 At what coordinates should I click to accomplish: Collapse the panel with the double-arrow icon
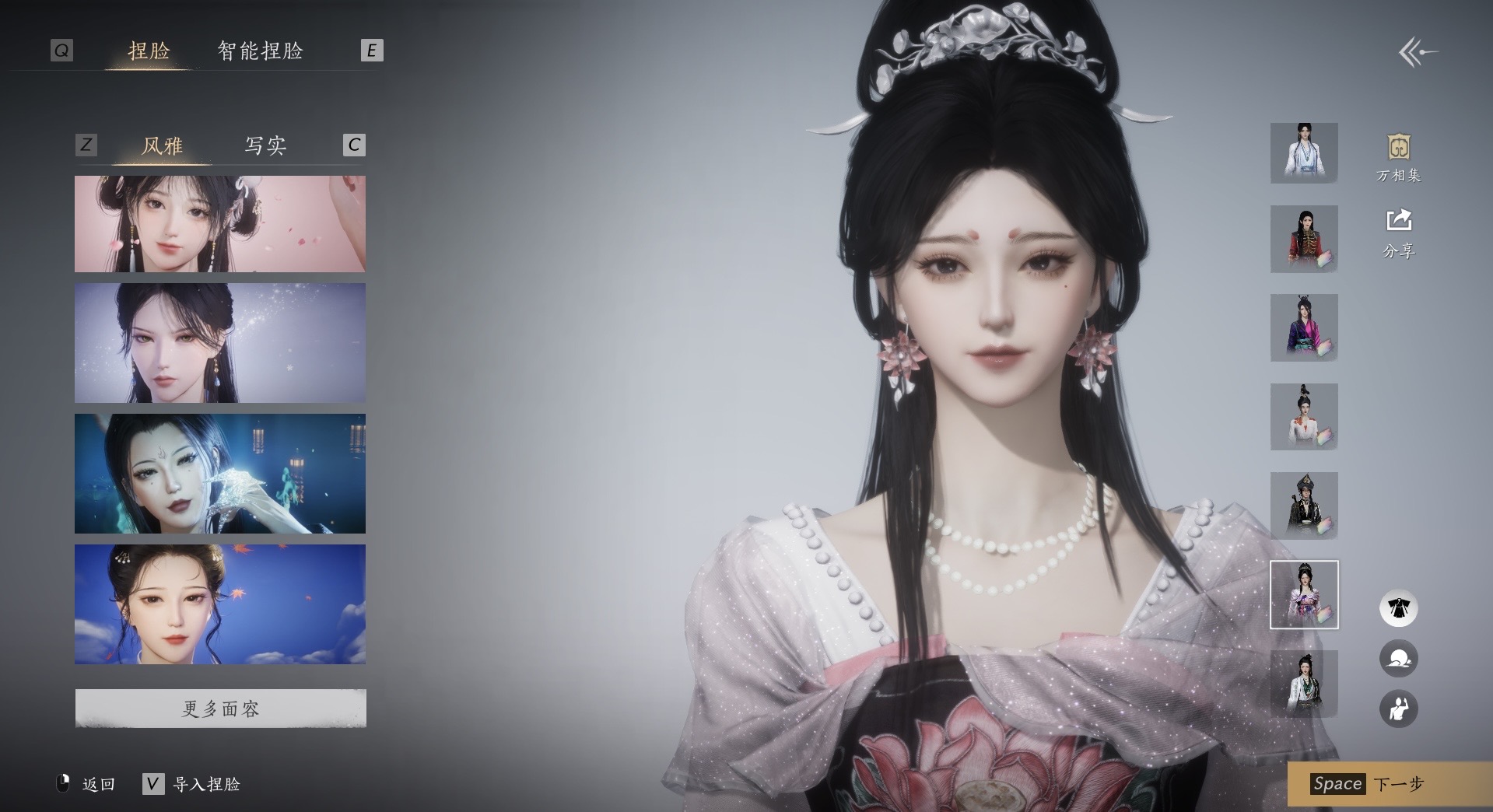(x=1417, y=53)
